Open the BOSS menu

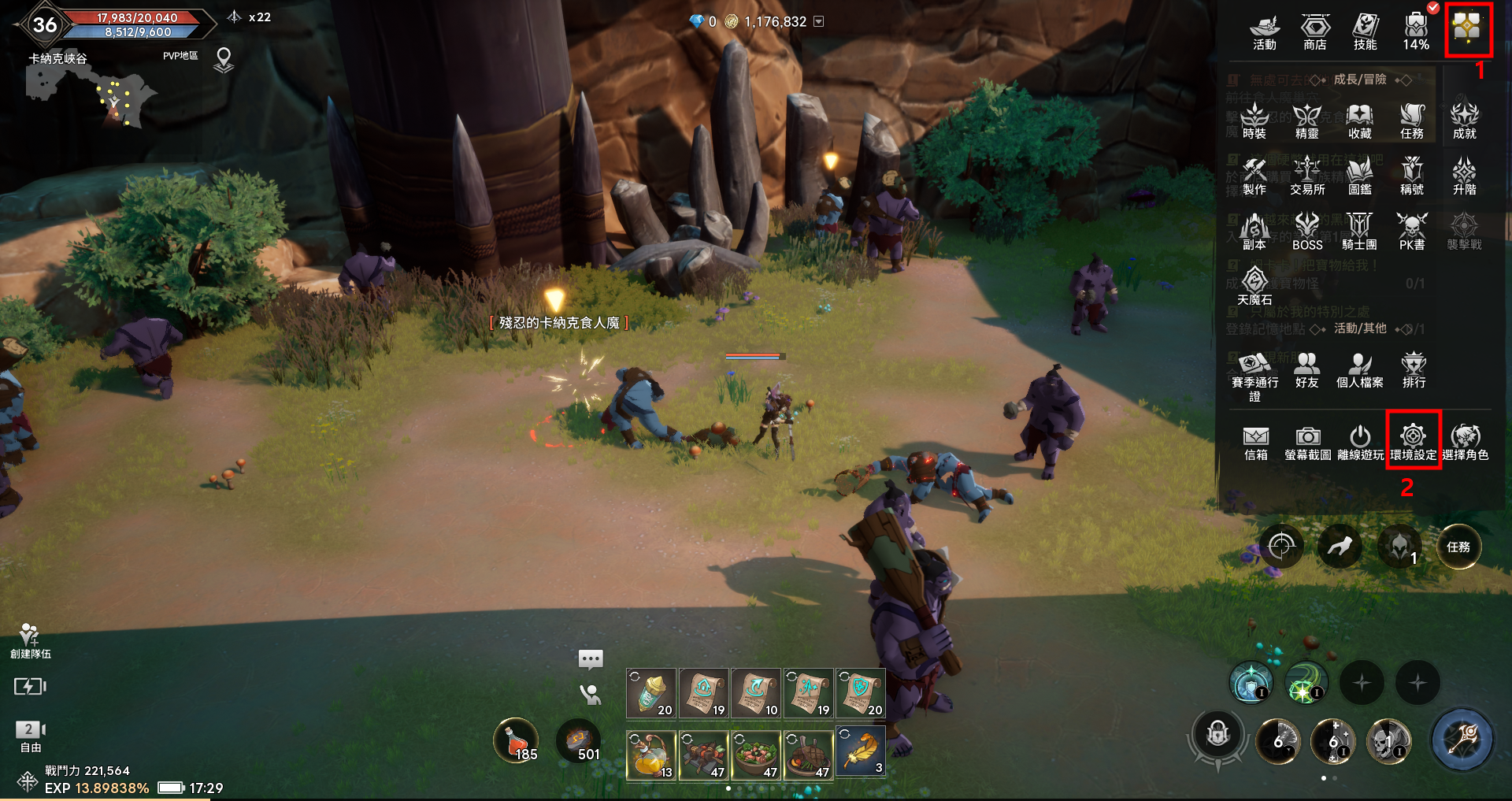click(1307, 232)
